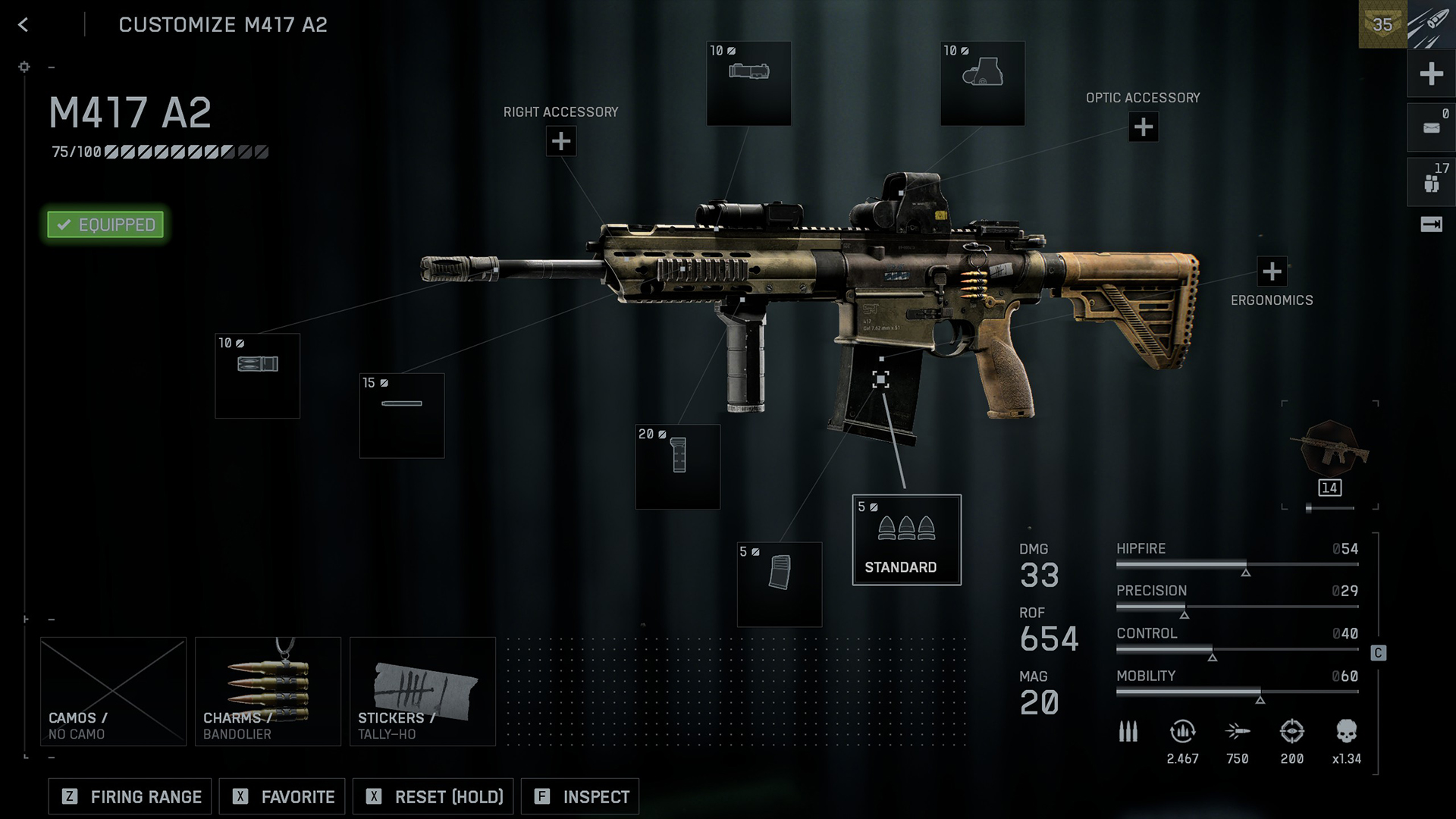Add an Optic Accessory attachment
The image size is (1456, 819).
click(1143, 127)
